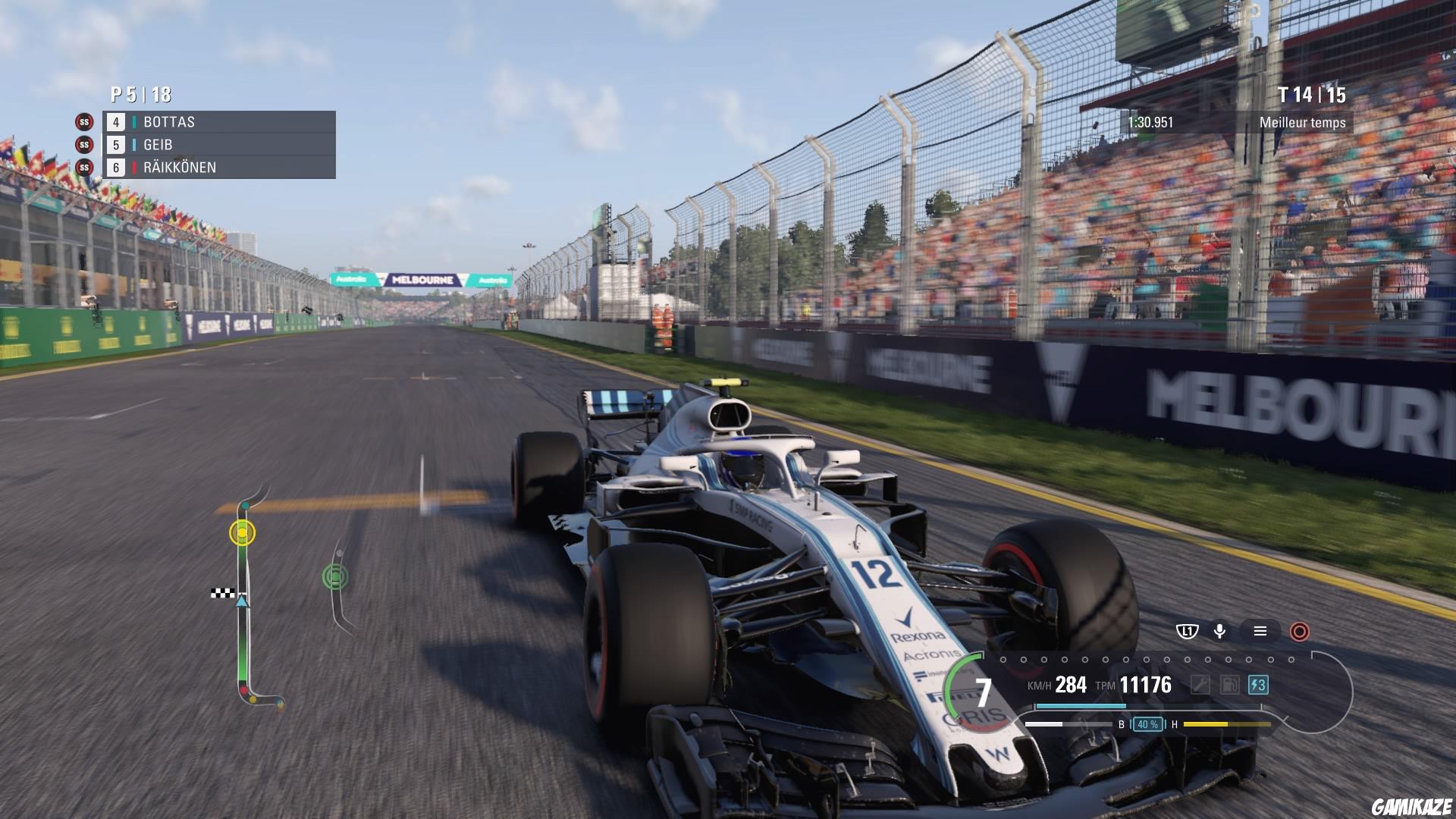Image resolution: width=1456 pixels, height=819 pixels.
Task: Toggle the yellow player marker on track map
Action: pos(242,533)
